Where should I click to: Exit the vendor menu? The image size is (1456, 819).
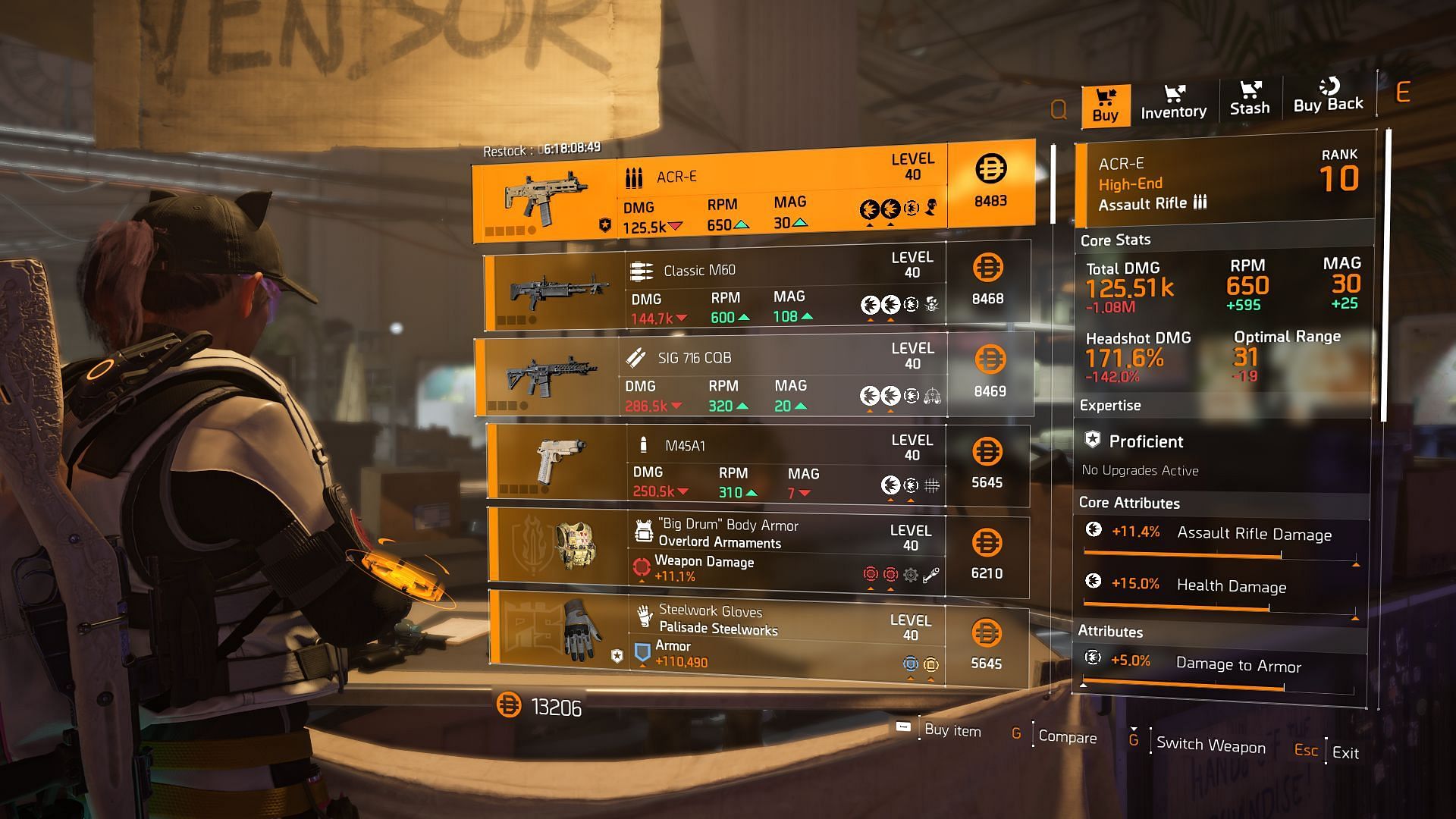coord(1345,752)
